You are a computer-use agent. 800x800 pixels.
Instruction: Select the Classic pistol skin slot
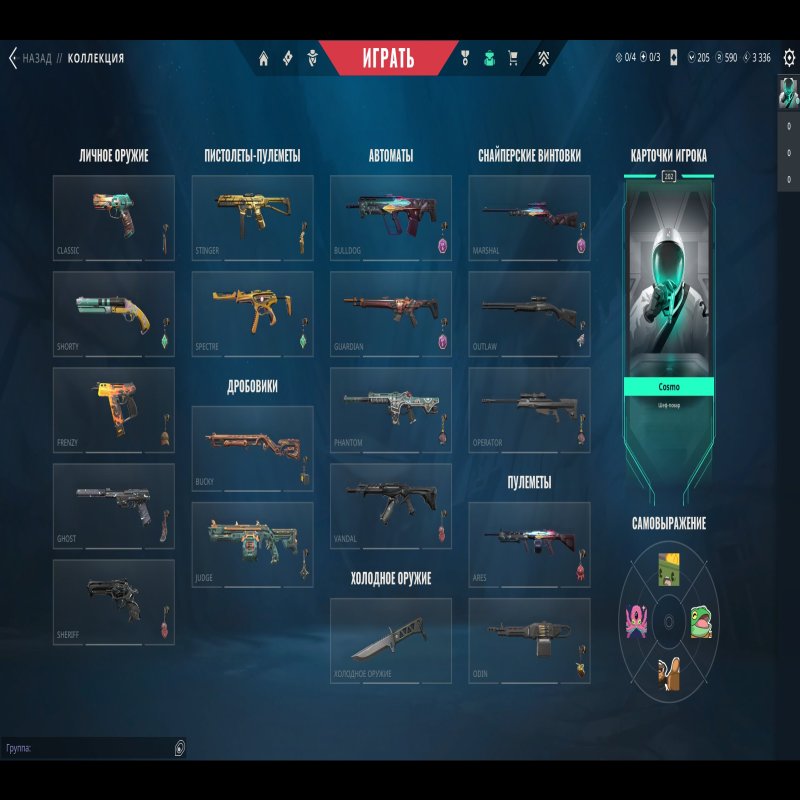click(x=113, y=218)
